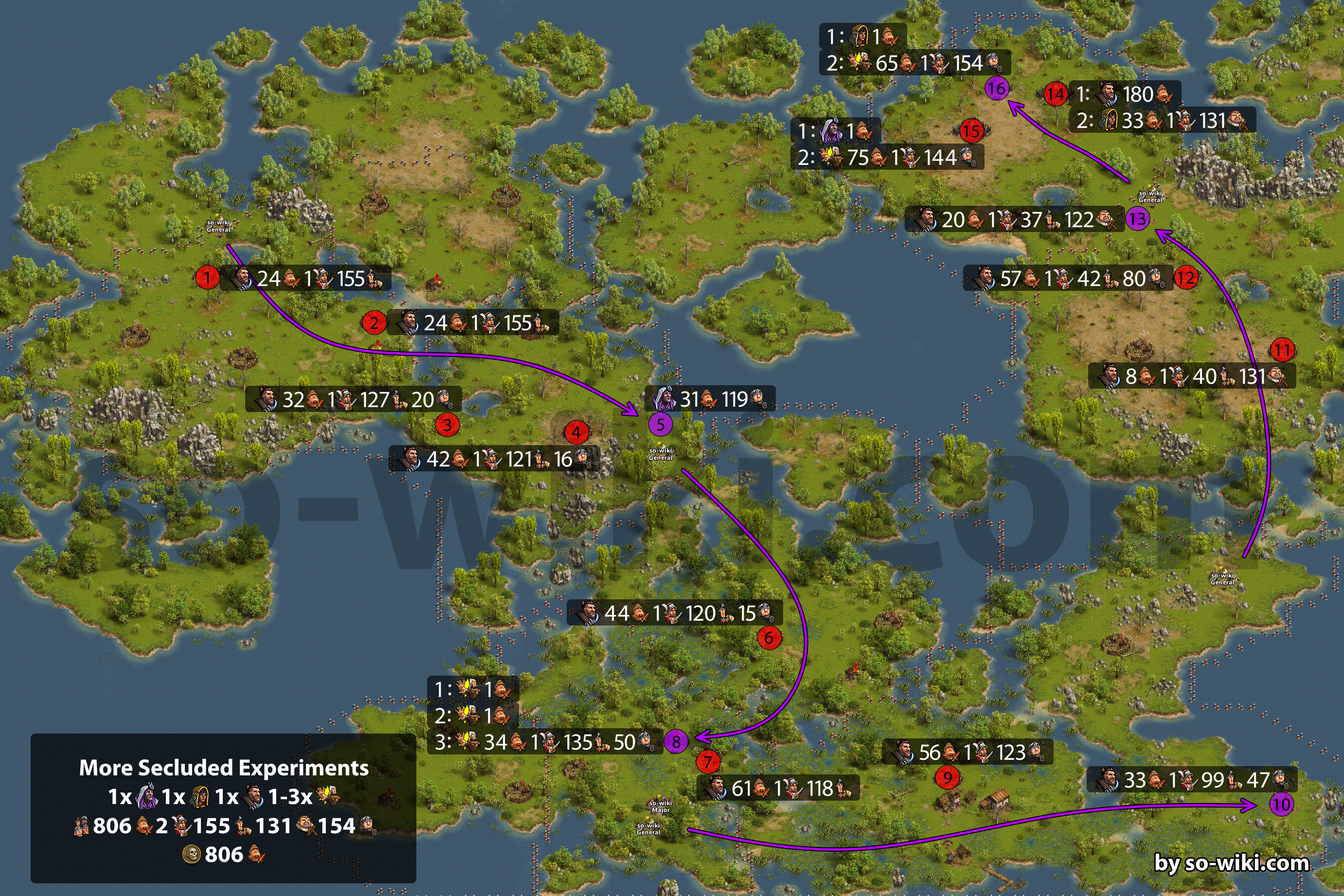1344x896 pixels.
Task: Click purple marker number 5
Action: click(660, 425)
